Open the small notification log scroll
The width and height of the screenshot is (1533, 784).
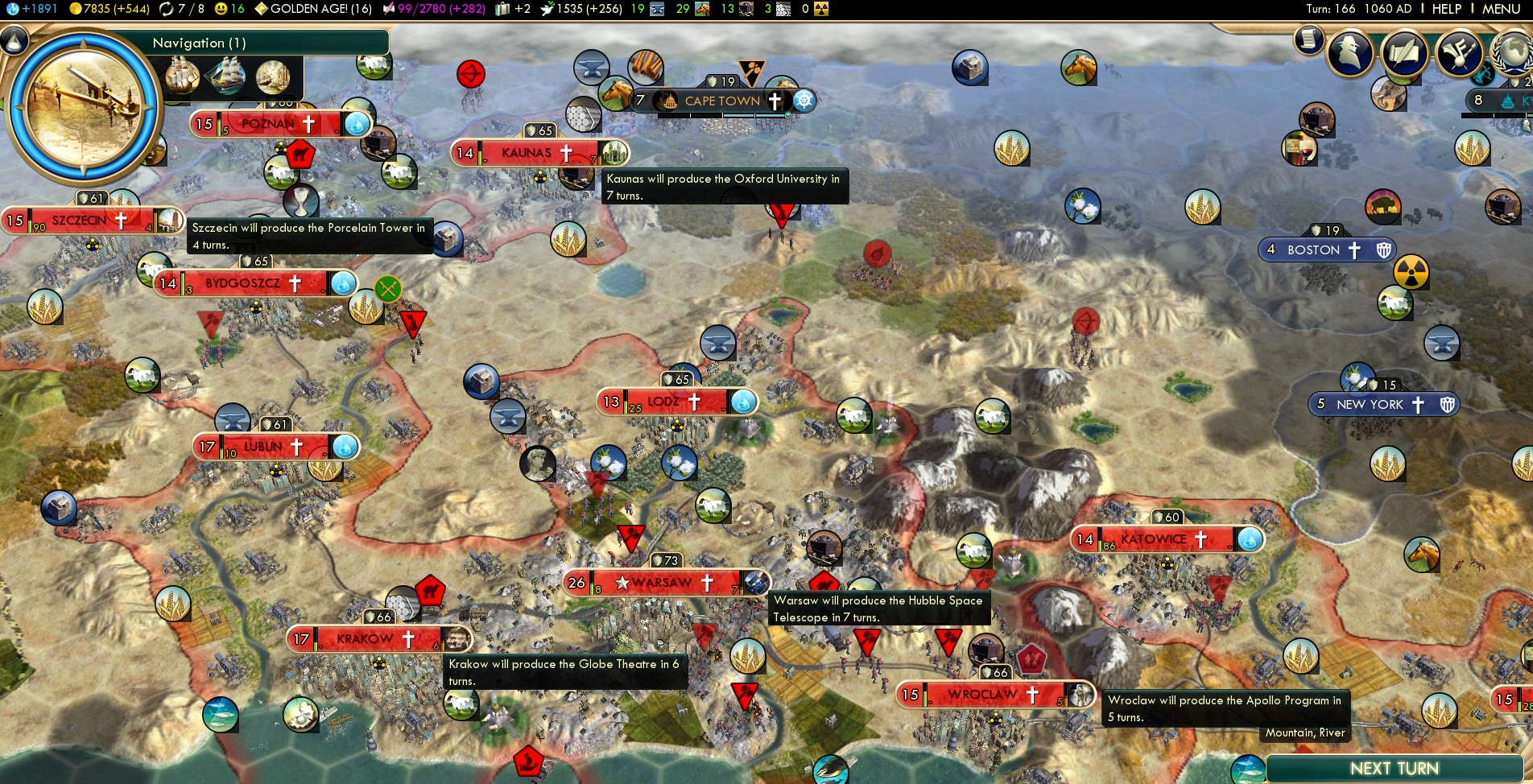click(1309, 39)
